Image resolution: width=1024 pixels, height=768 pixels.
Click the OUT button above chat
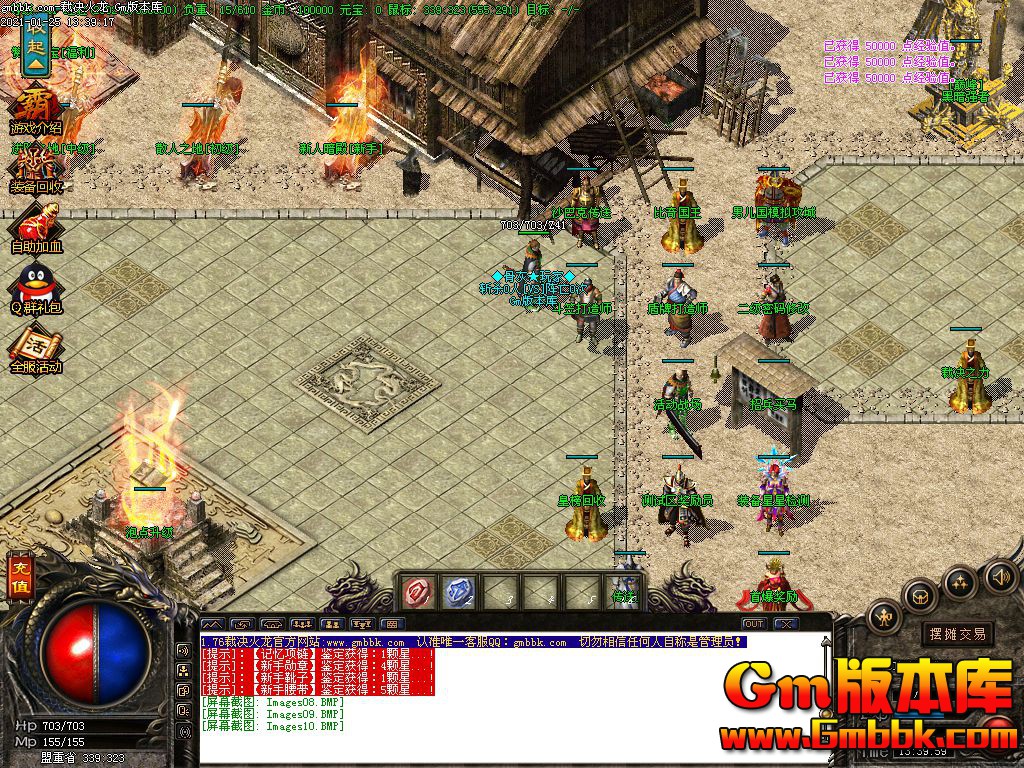click(x=754, y=624)
